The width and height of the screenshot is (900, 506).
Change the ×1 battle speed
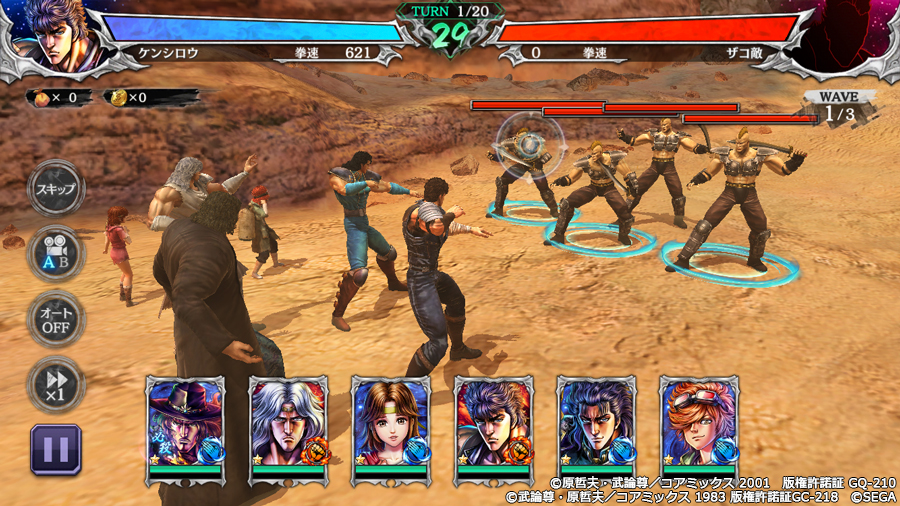click(x=55, y=384)
